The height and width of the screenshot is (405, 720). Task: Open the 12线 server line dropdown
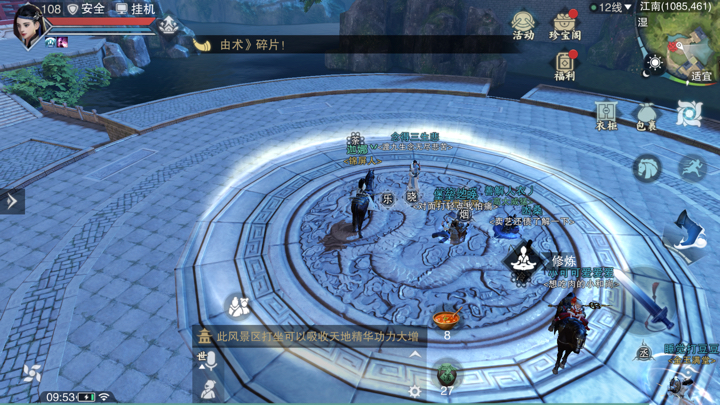pos(611,8)
